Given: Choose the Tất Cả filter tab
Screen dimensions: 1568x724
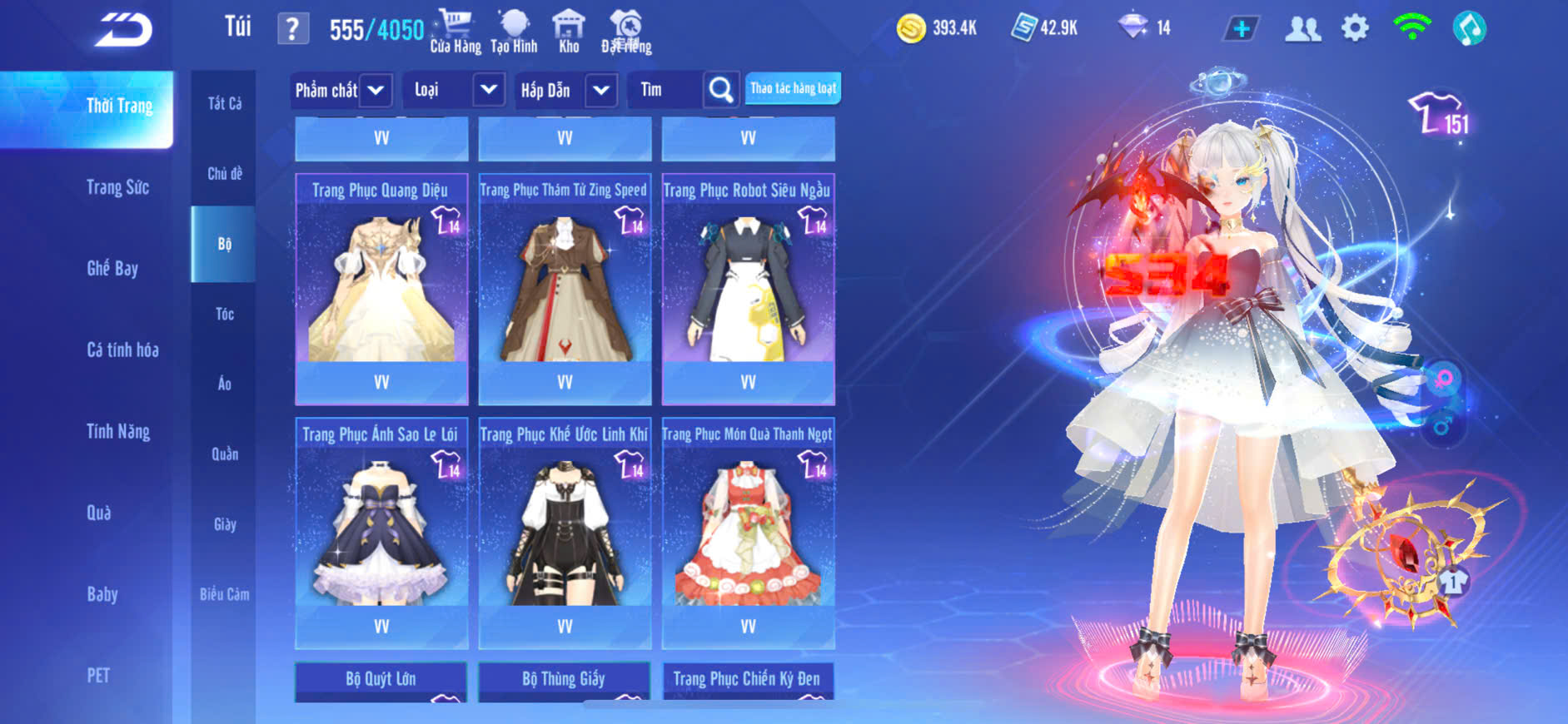Looking at the screenshot, I should coord(224,103).
